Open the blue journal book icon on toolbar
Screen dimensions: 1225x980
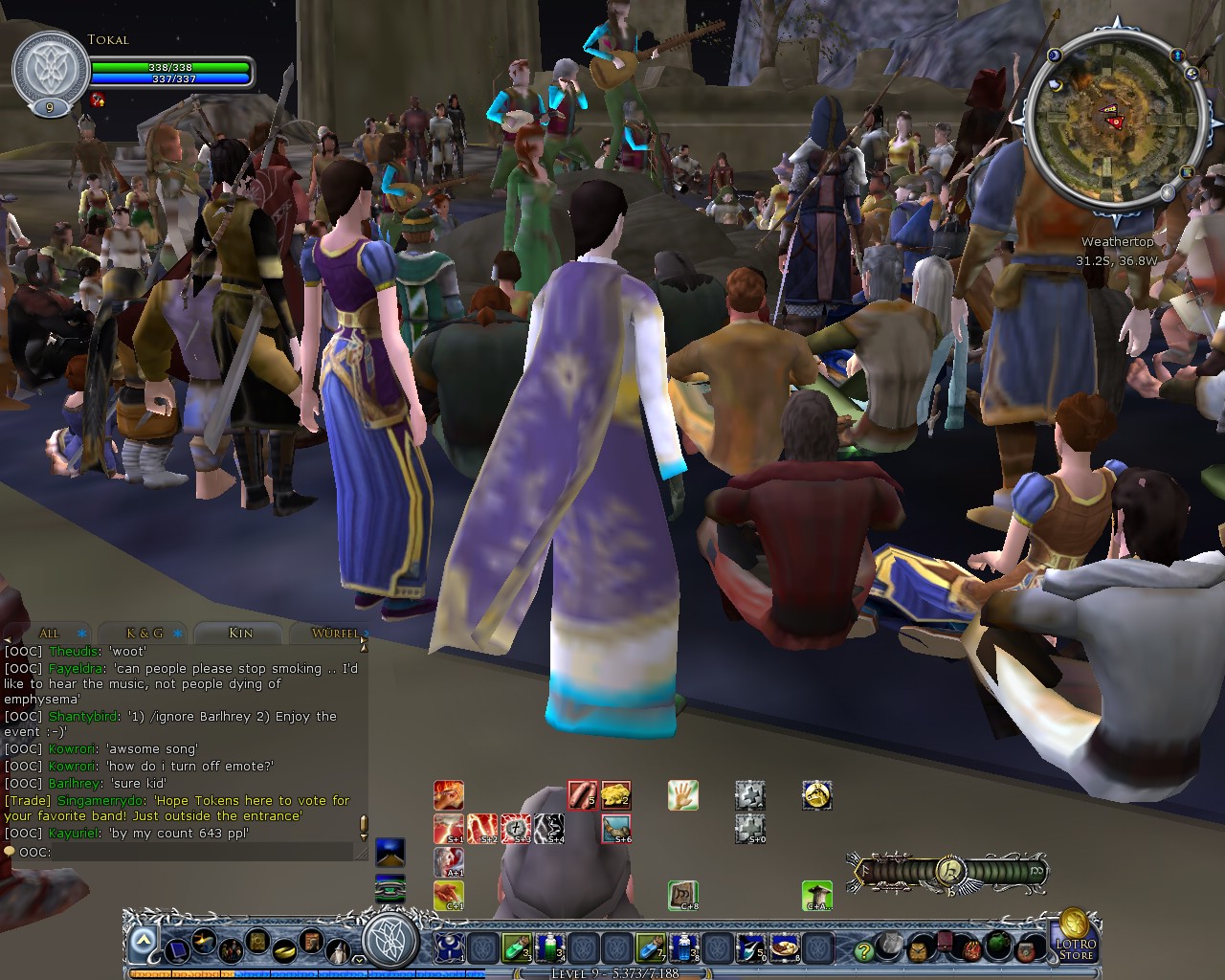[178, 952]
